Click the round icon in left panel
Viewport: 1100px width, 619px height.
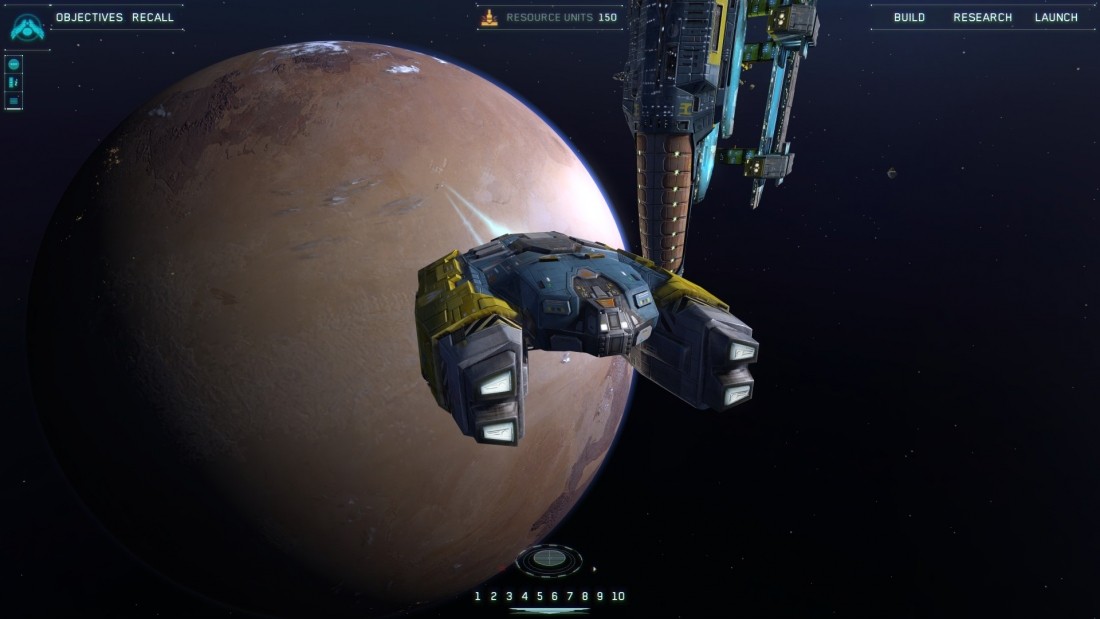tap(14, 64)
